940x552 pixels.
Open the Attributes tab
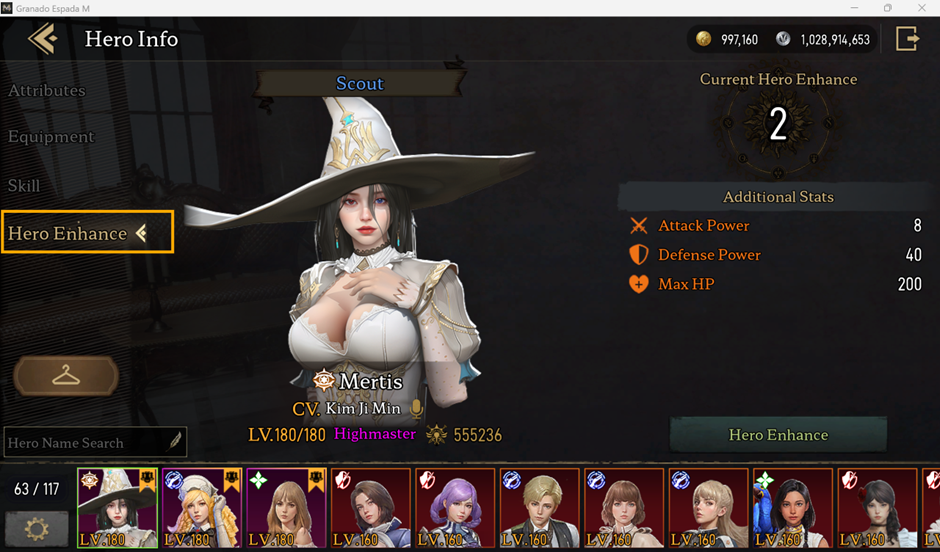pos(47,90)
